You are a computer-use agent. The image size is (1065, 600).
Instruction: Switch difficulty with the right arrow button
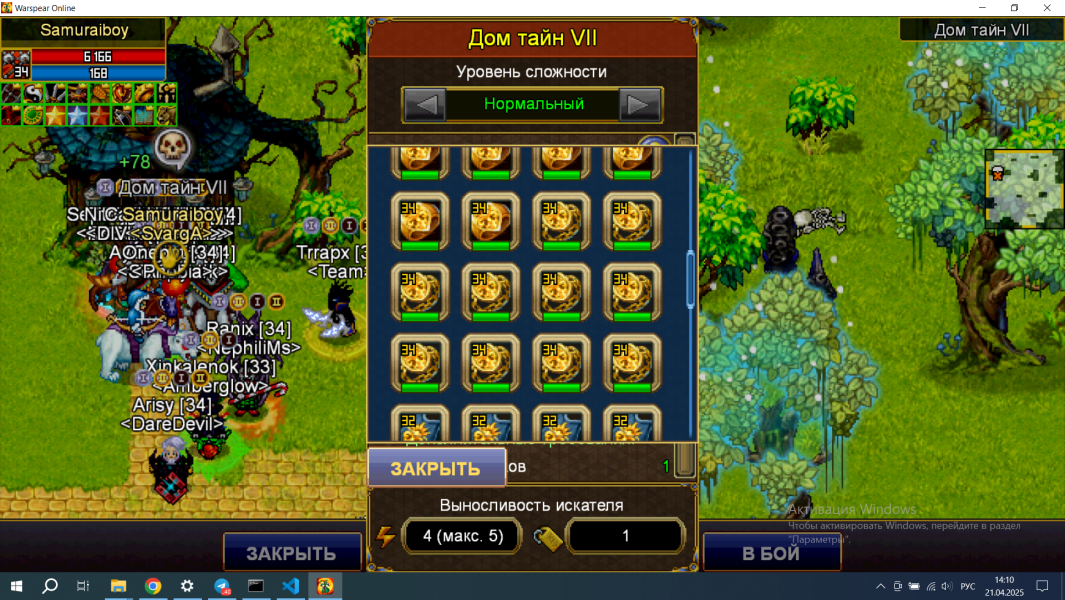pos(640,104)
